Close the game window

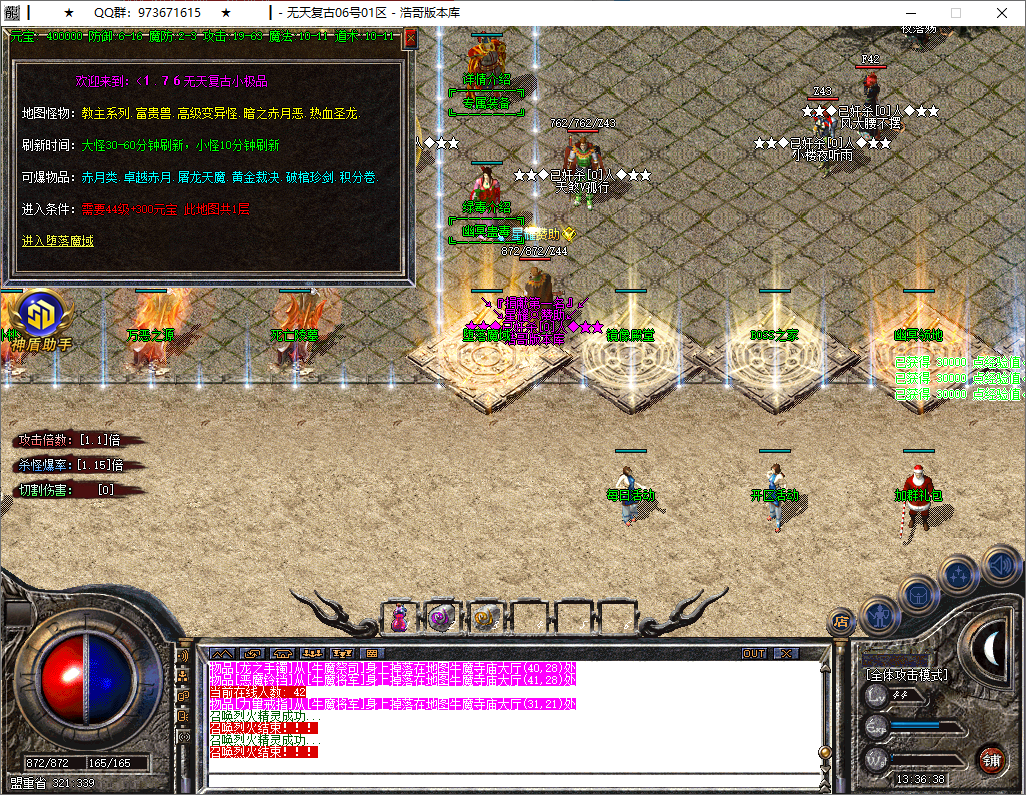point(1003,13)
